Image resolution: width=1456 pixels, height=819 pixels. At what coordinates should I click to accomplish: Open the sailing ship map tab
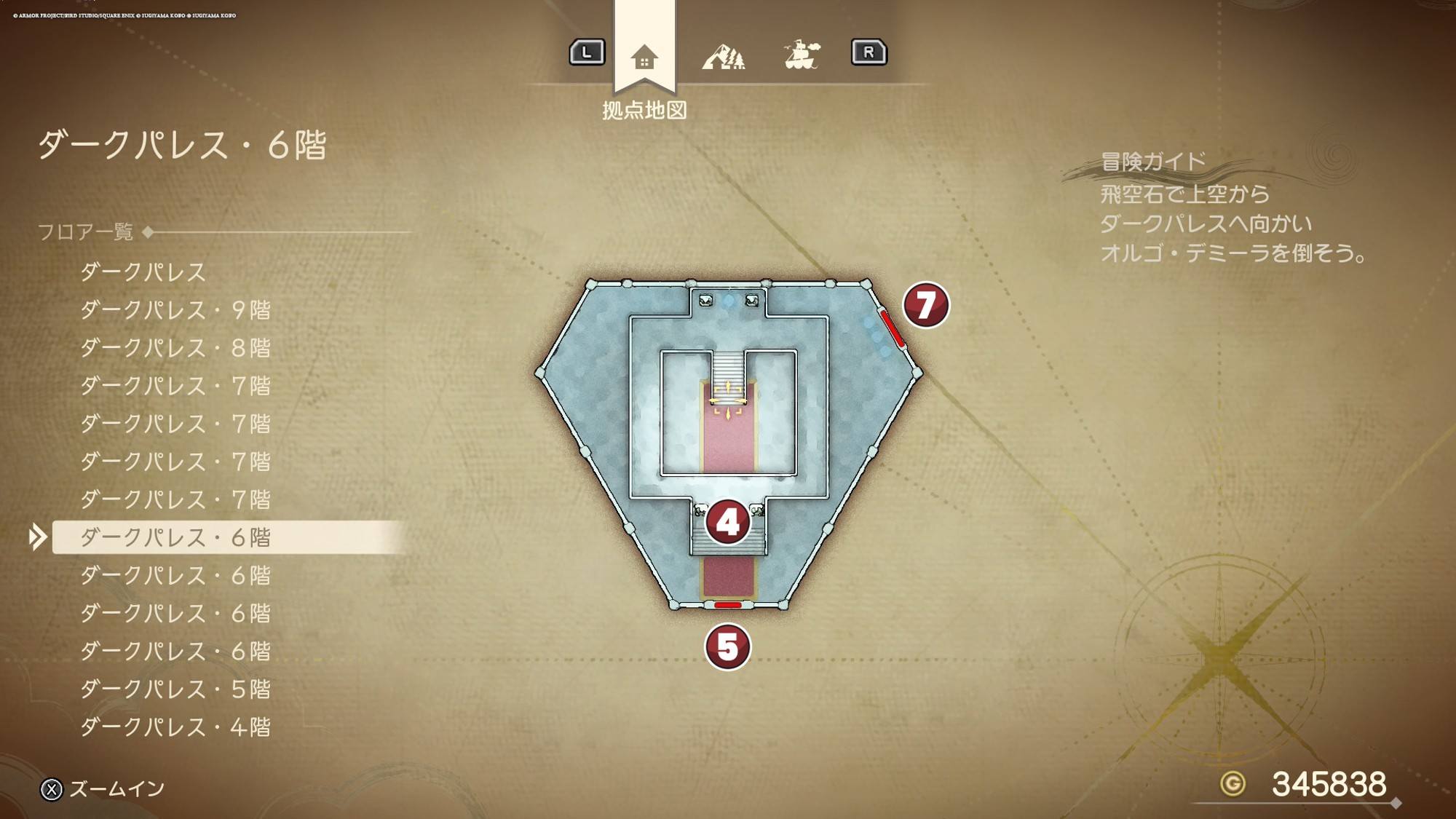coord(802,55)
